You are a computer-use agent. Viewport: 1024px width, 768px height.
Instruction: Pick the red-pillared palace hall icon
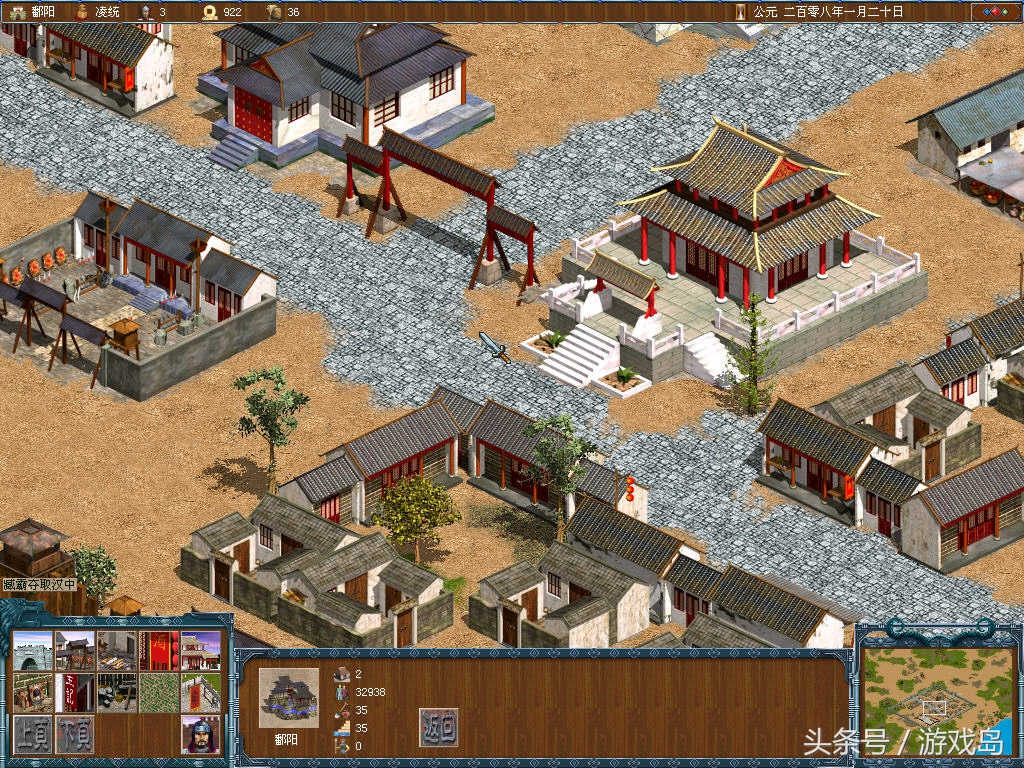(200, 650)
